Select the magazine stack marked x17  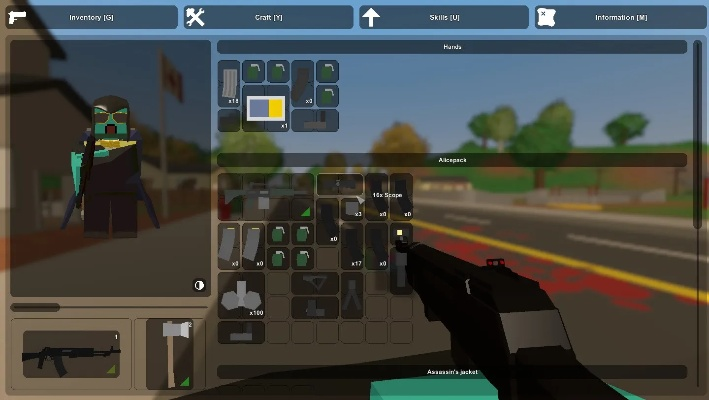click(x=353, y=246)
